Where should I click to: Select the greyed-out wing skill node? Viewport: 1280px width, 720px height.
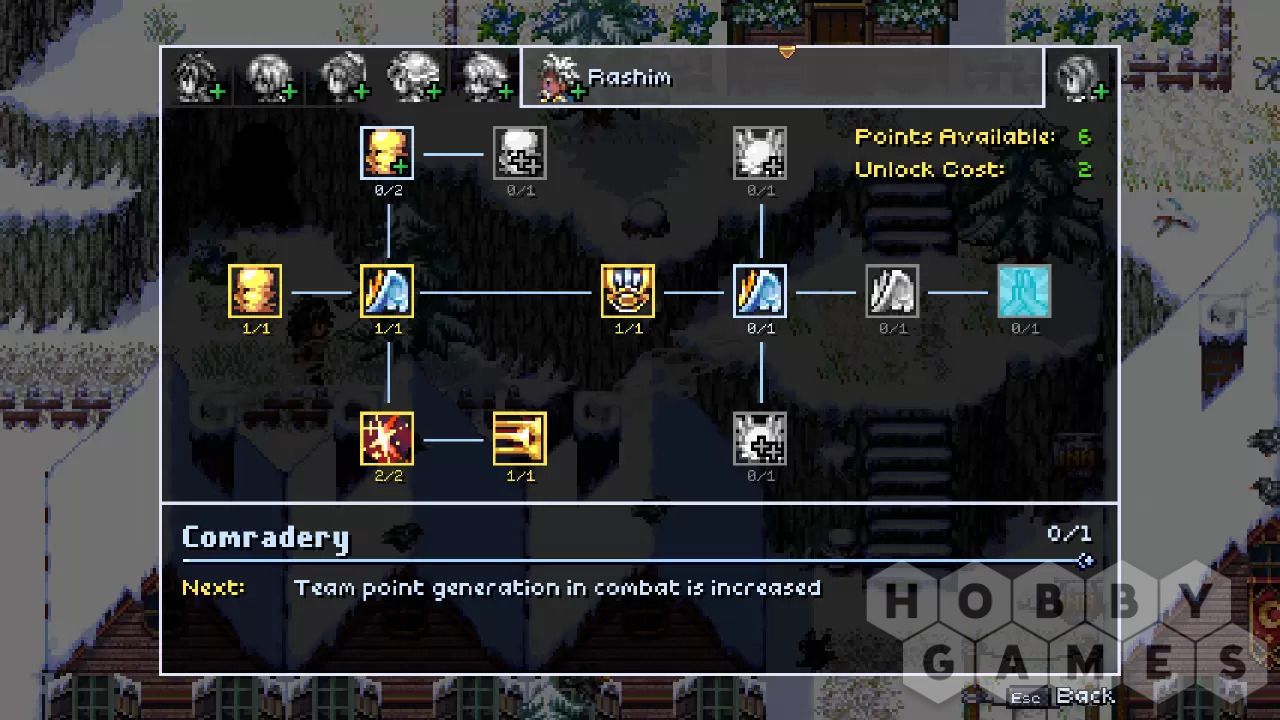pyautogui.click(x=892, y=291)
